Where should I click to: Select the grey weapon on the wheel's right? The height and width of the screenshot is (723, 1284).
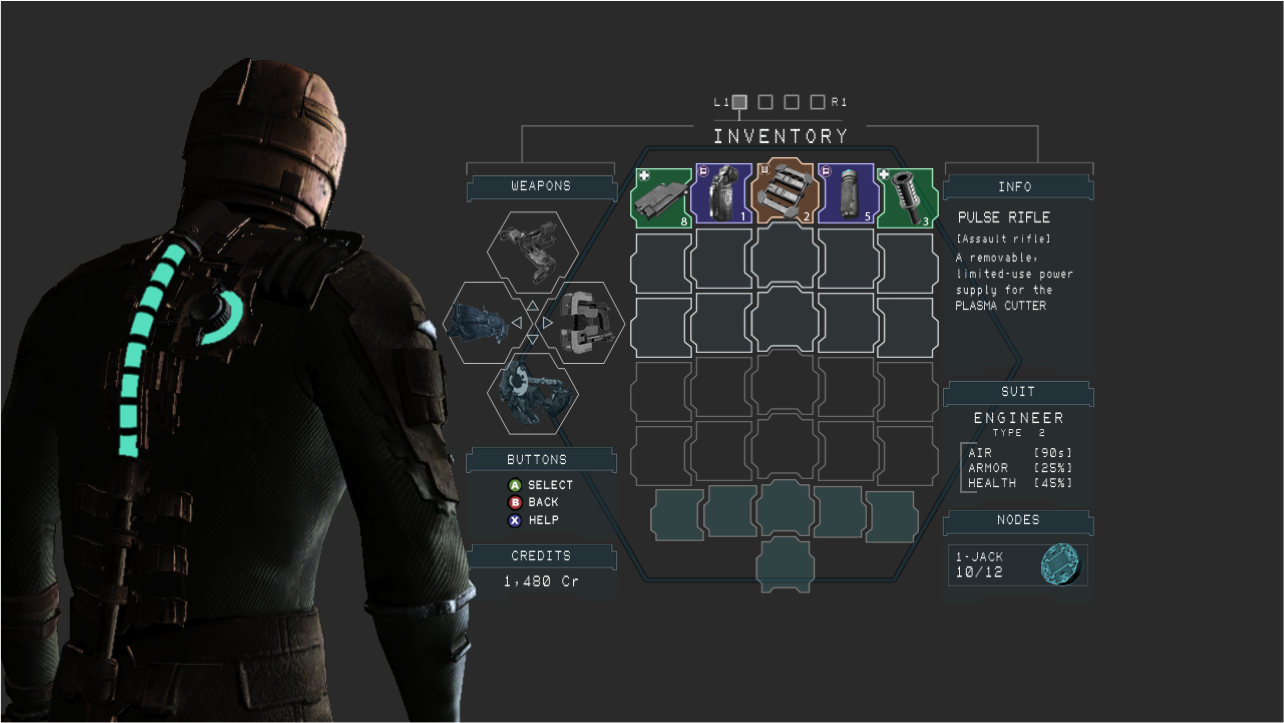coord(586,323)
